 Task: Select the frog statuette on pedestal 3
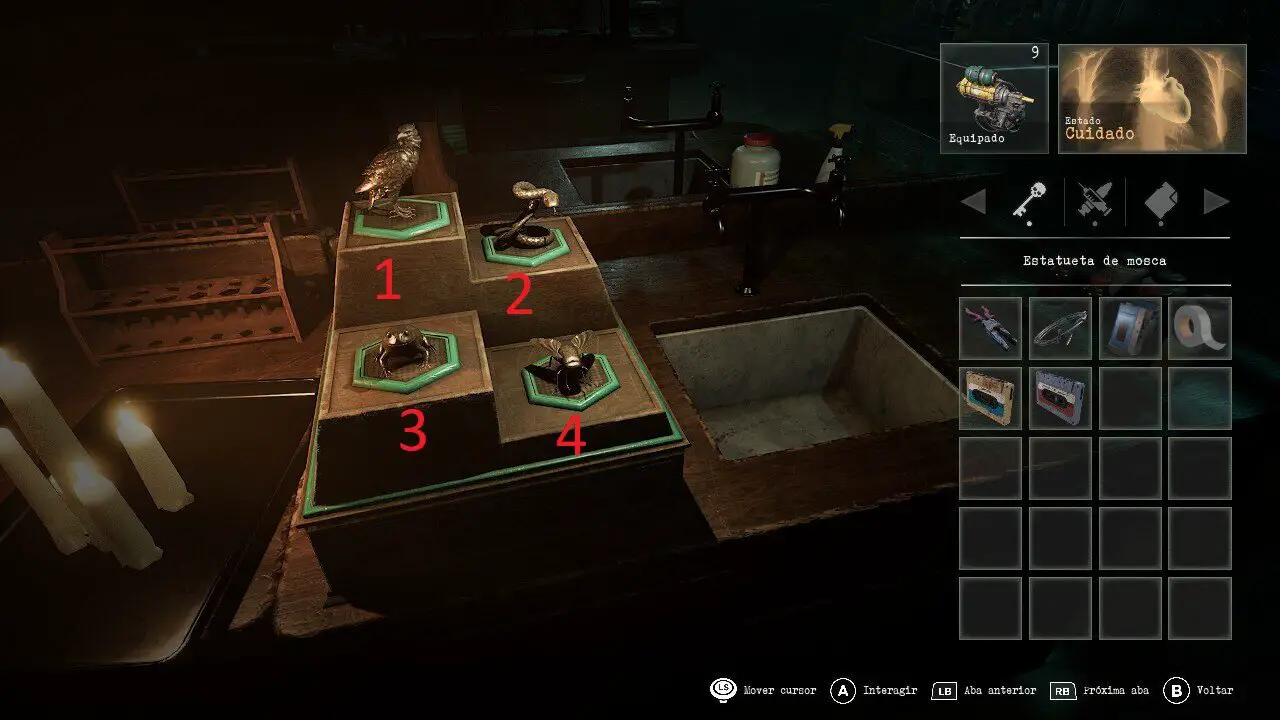point(405,348)
